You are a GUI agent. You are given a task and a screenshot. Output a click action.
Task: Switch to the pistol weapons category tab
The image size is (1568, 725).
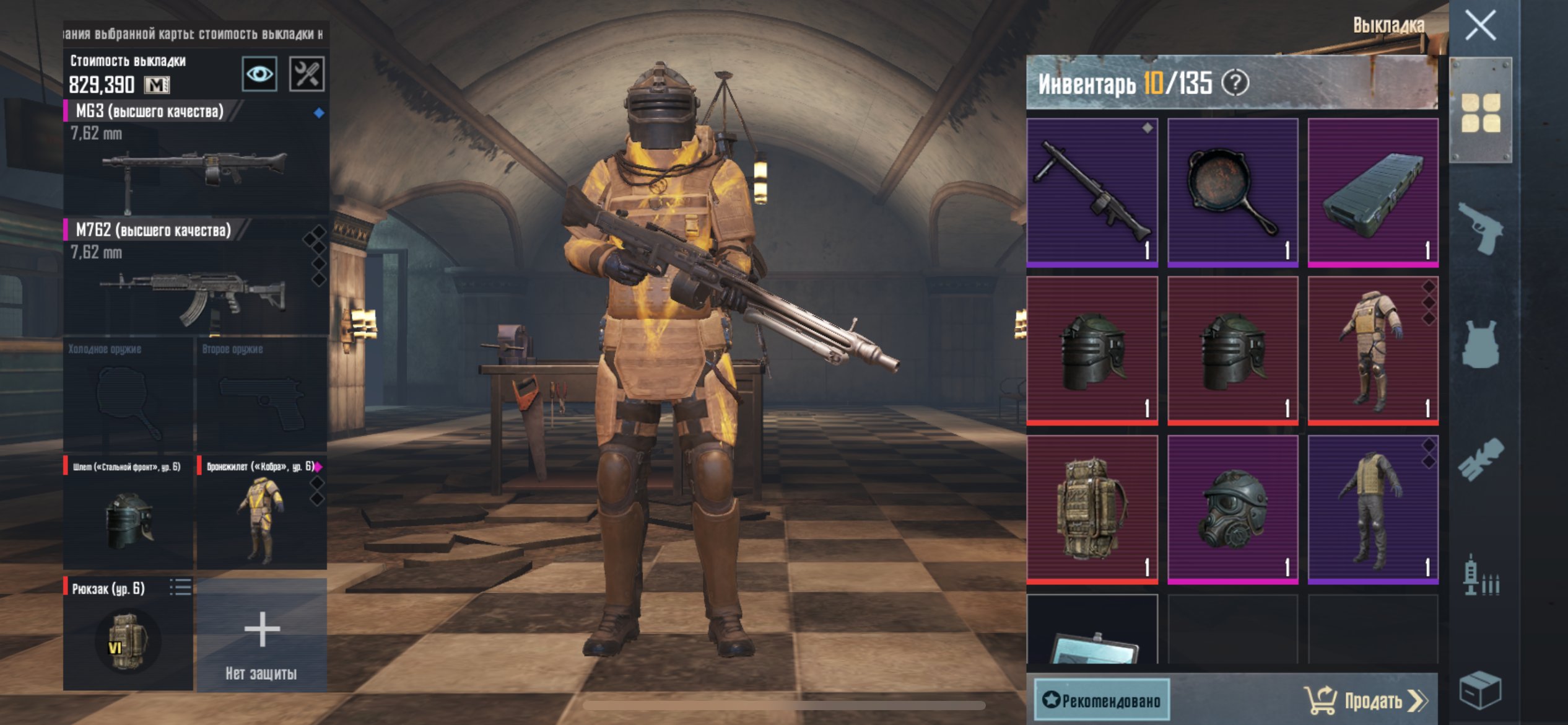tap(1481, 228)
